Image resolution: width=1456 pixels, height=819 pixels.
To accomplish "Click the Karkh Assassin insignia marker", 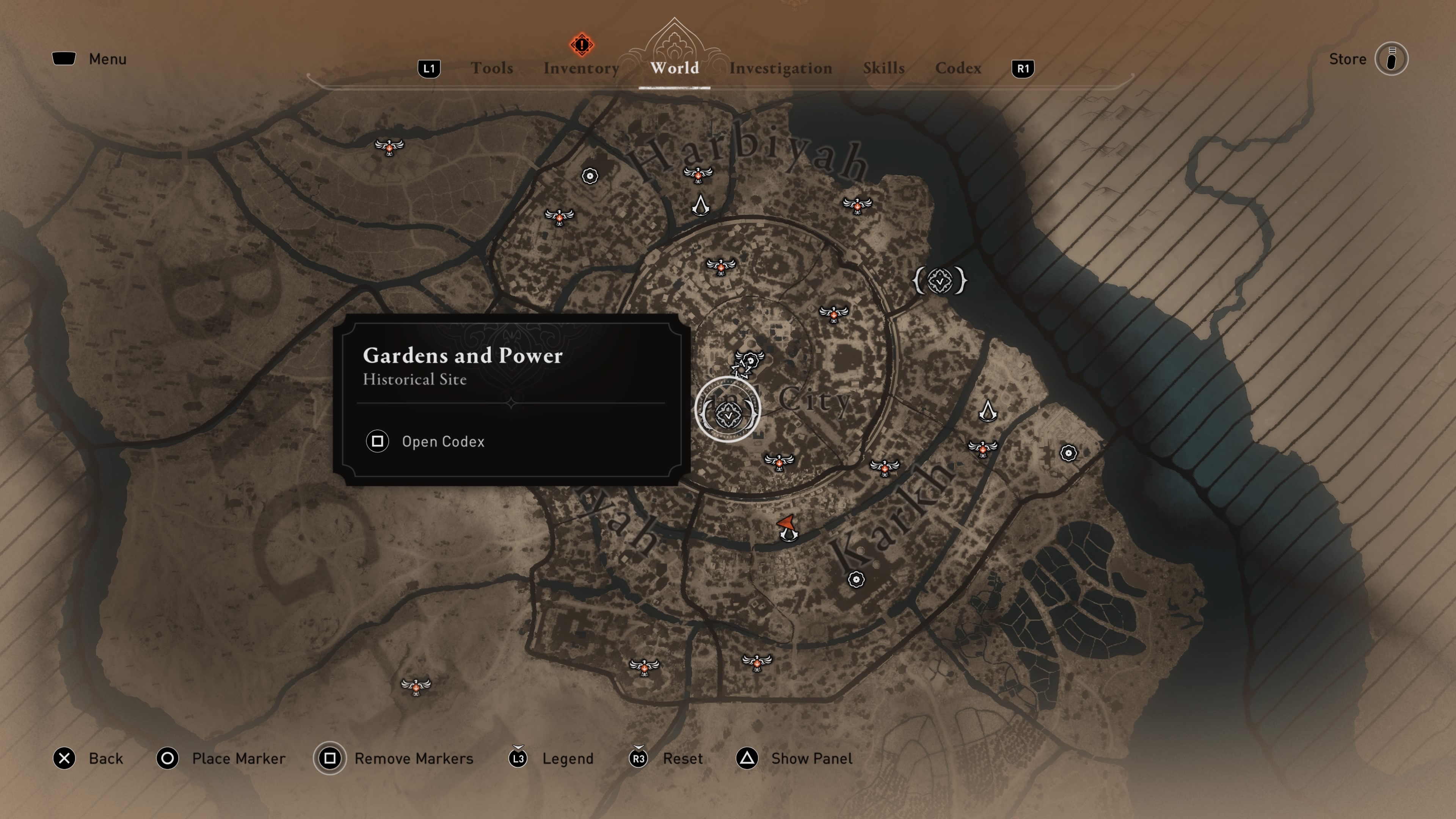I will [987, 411].
